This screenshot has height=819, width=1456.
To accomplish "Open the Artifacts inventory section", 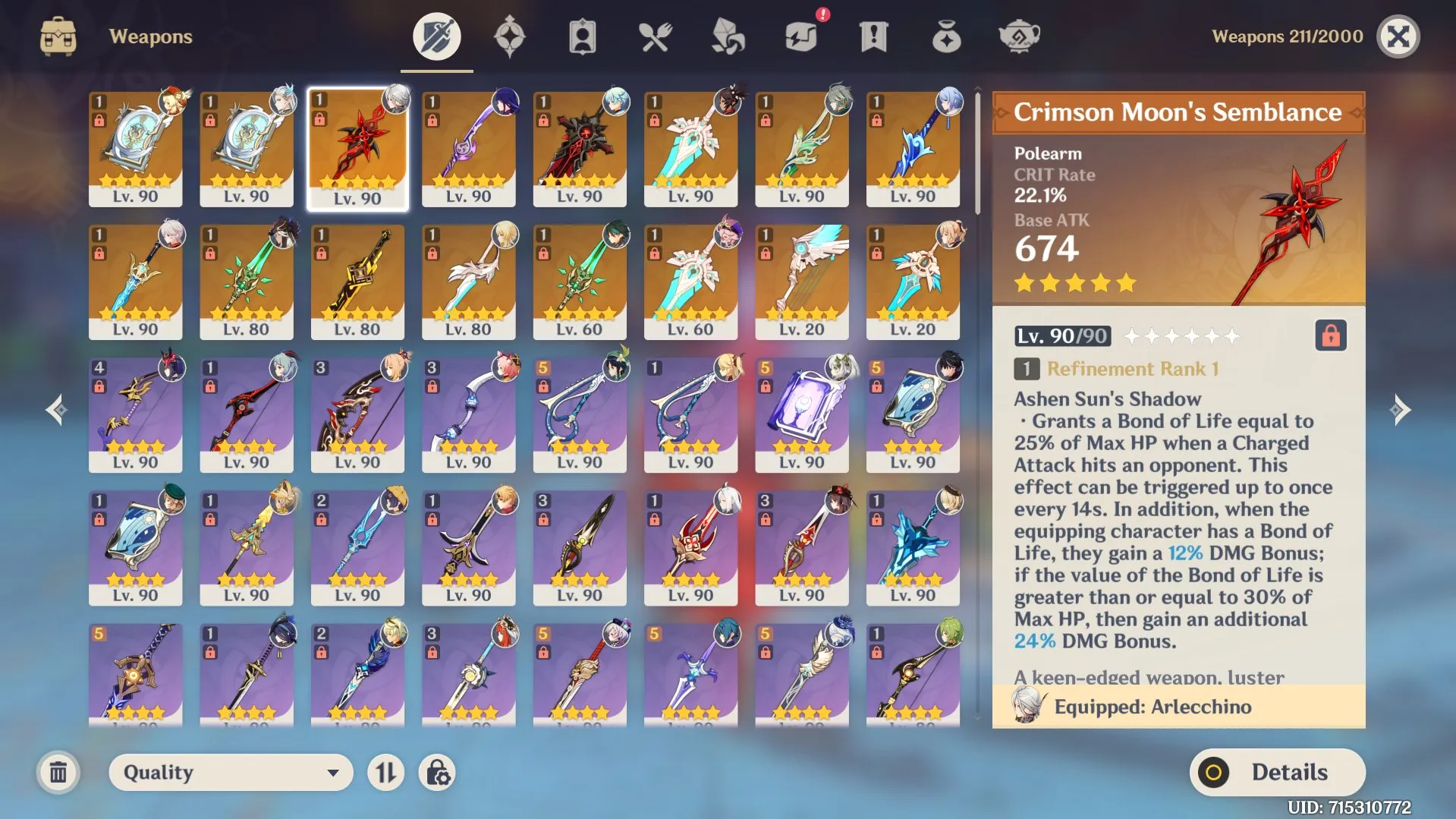I will pos(509,36).
